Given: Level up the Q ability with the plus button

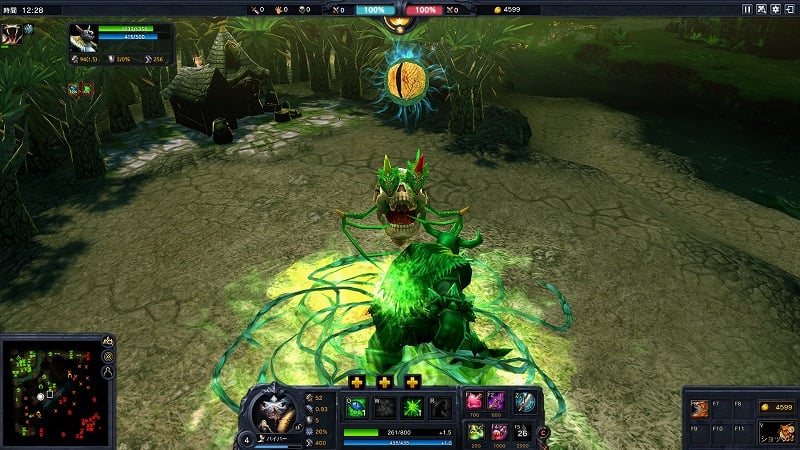Looking at the screenshot, I should coord(355,381).
